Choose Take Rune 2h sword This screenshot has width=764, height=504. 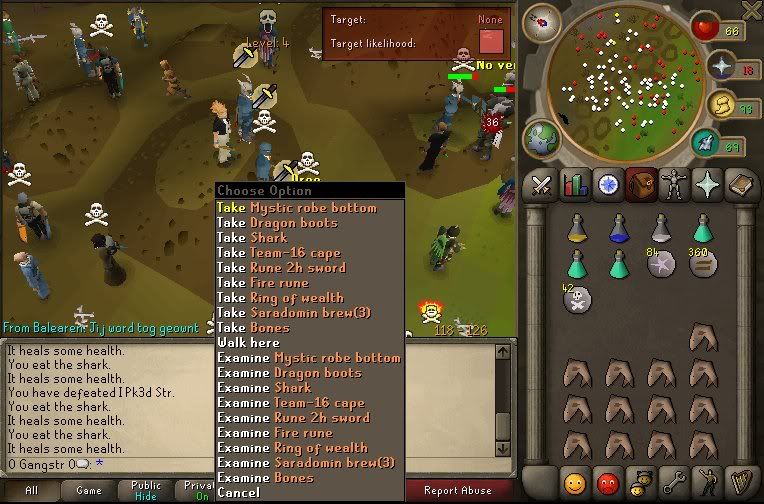pyautogui.click(x=281, y=268)
